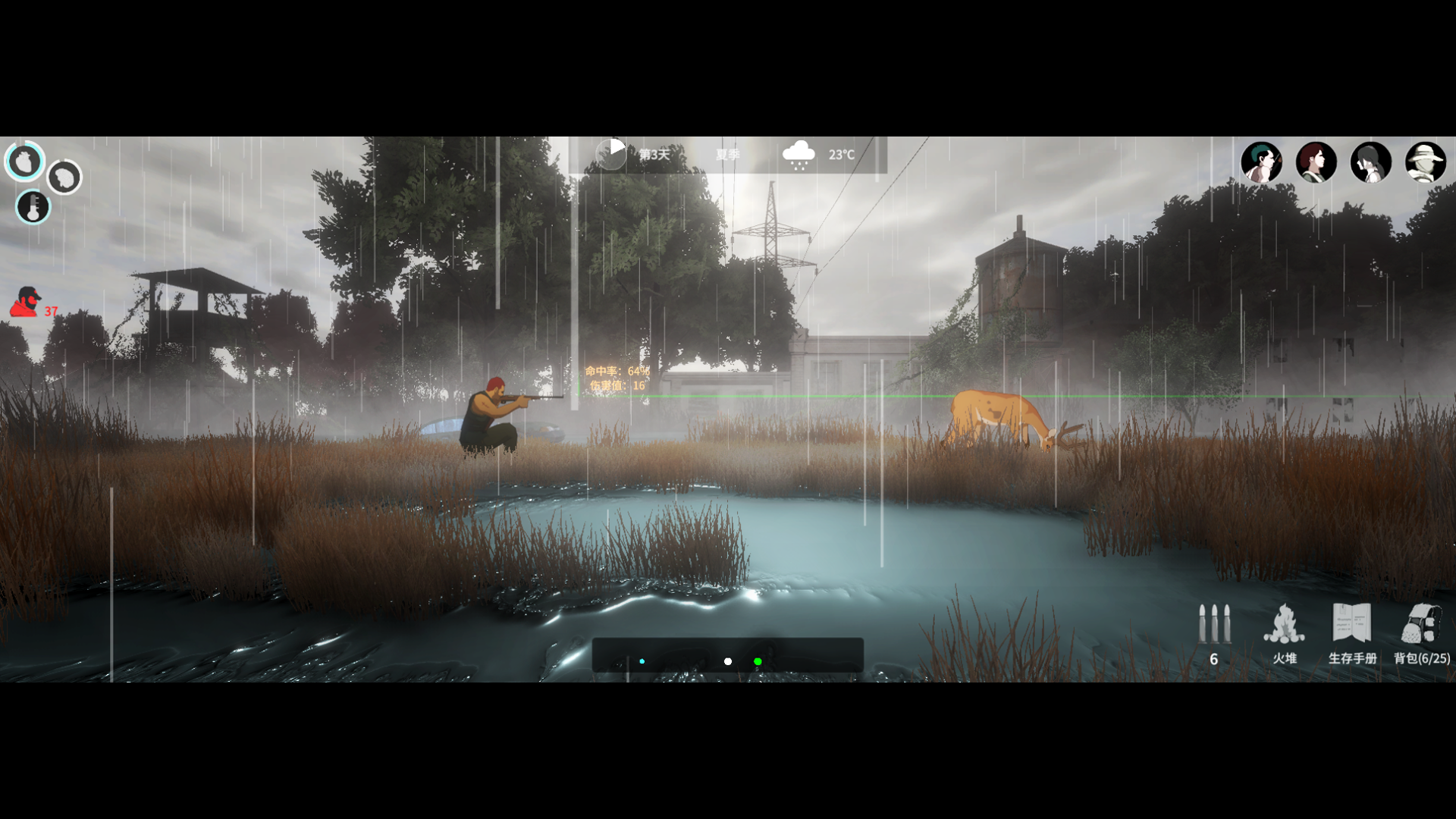Select the red-haired character portrait
1456x819 pixels.
tap(1316, 162)
